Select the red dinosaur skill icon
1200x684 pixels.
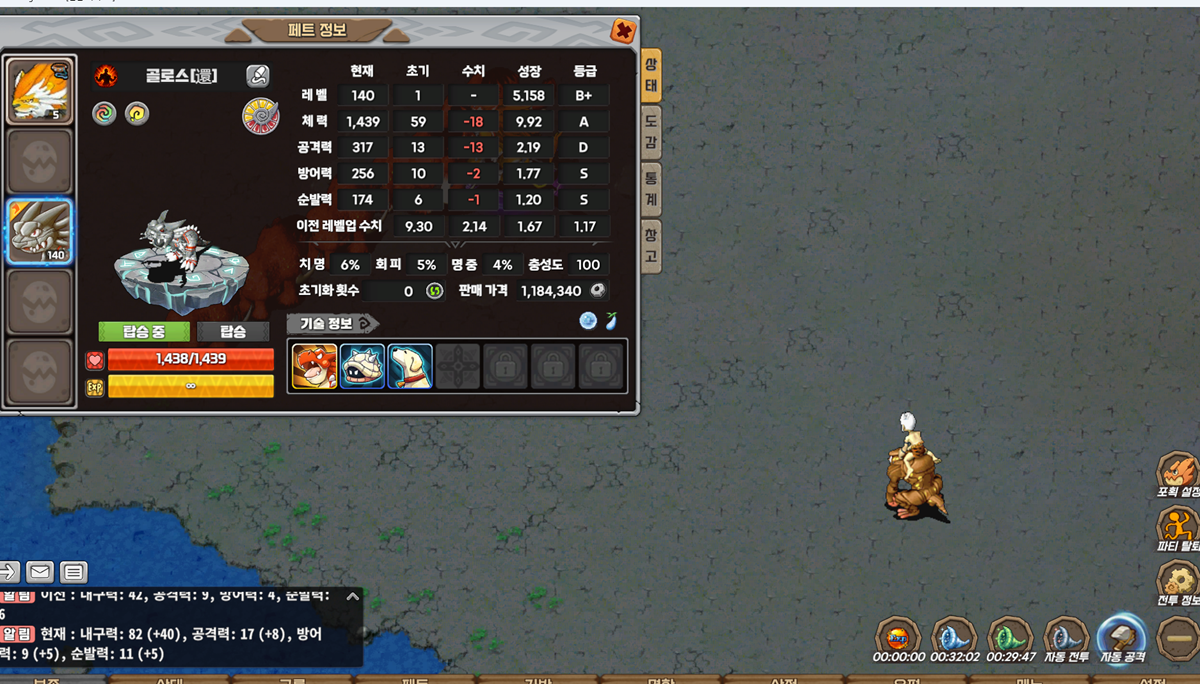(314, 366)
